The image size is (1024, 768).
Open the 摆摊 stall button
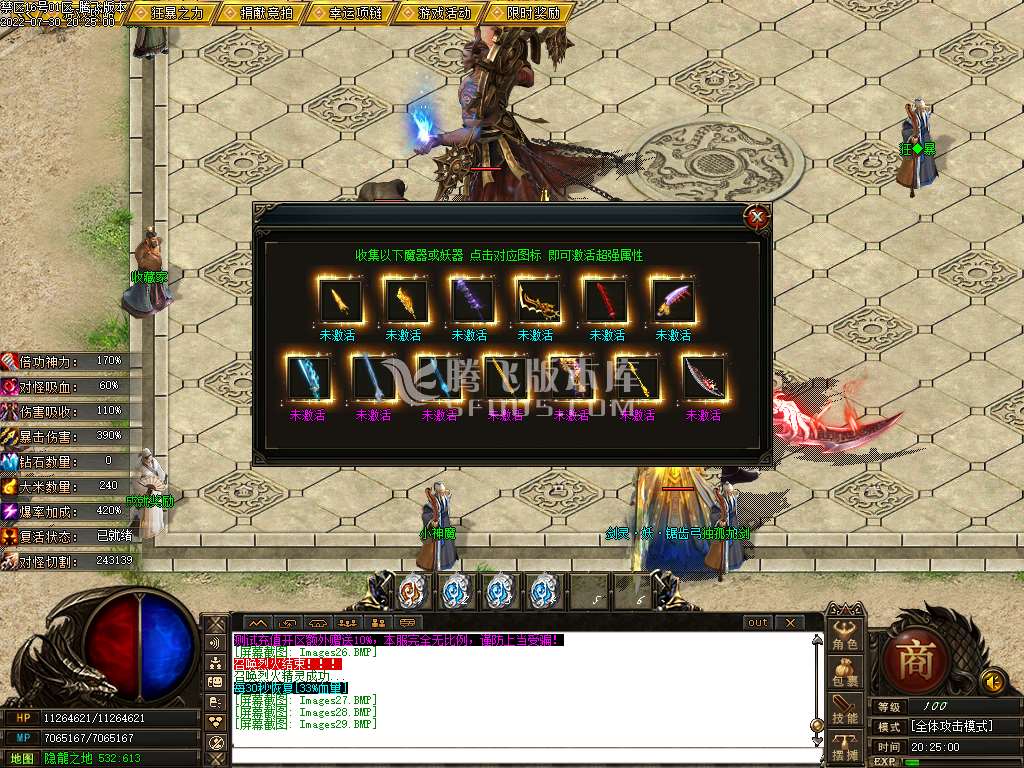tap(845, 746)
